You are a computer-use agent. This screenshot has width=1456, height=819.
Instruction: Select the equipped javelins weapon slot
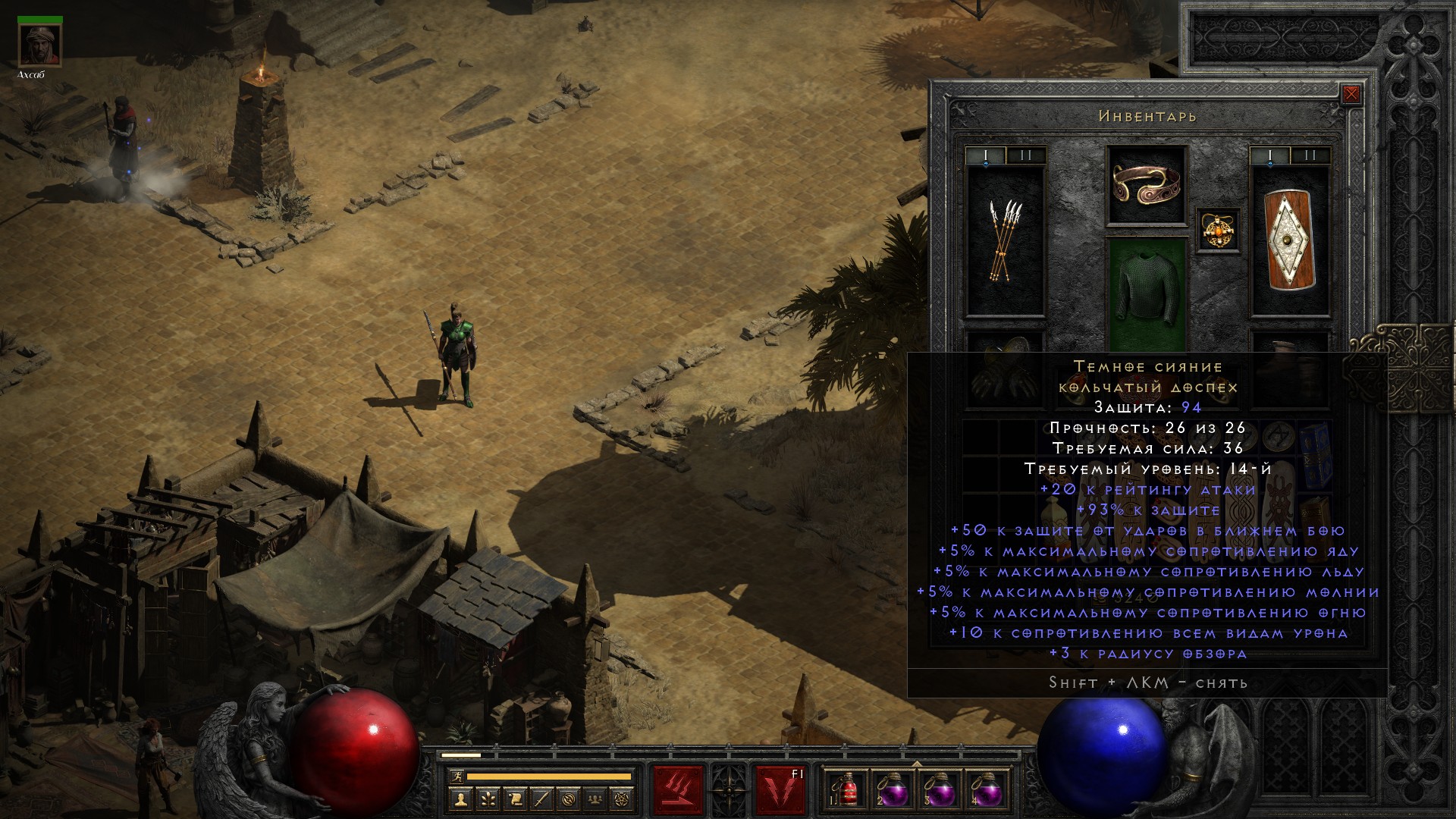[1006, 240]
